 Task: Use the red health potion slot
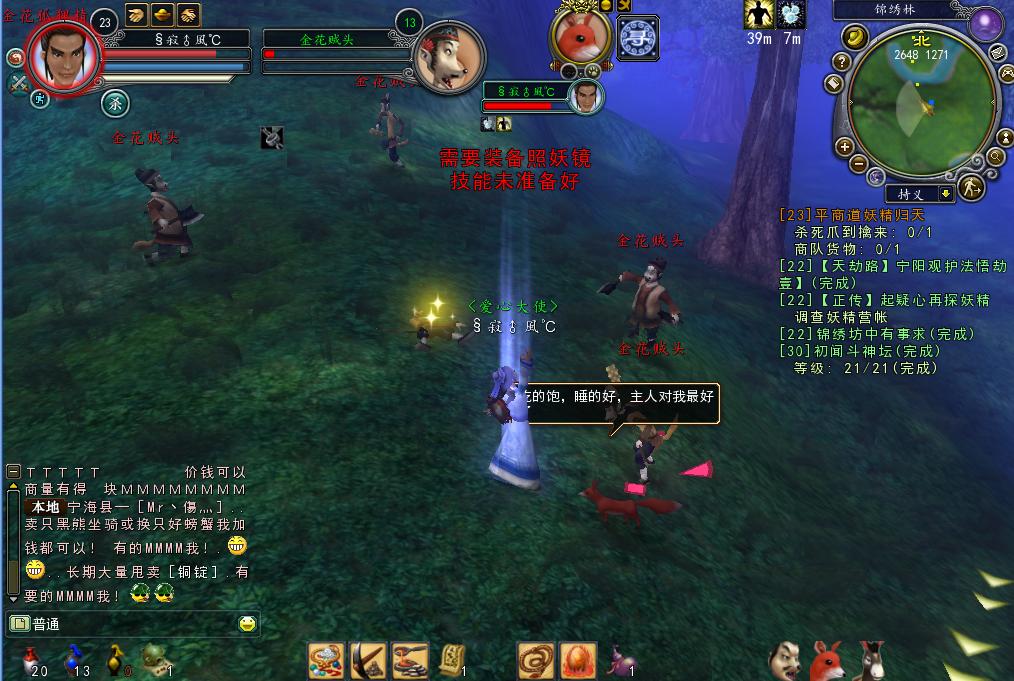[30, 658]
